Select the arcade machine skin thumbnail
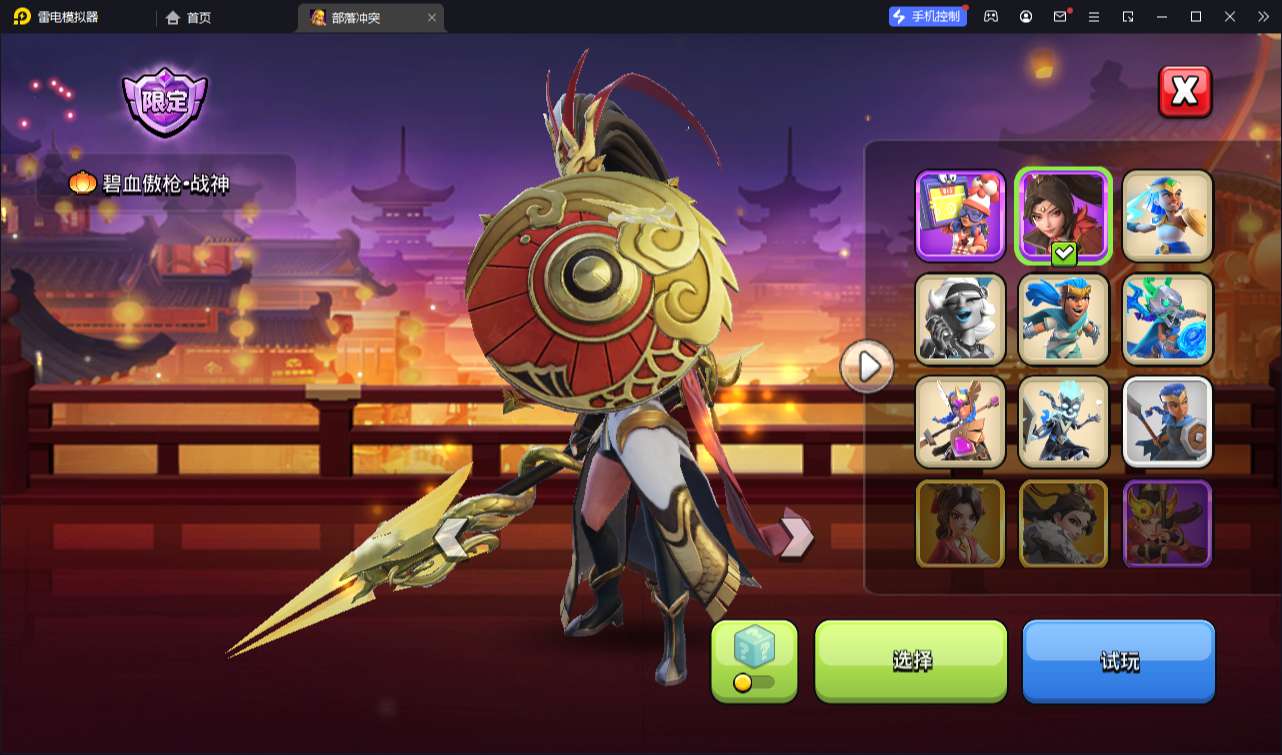This screenshot has height=755, width=1282. 960,215
